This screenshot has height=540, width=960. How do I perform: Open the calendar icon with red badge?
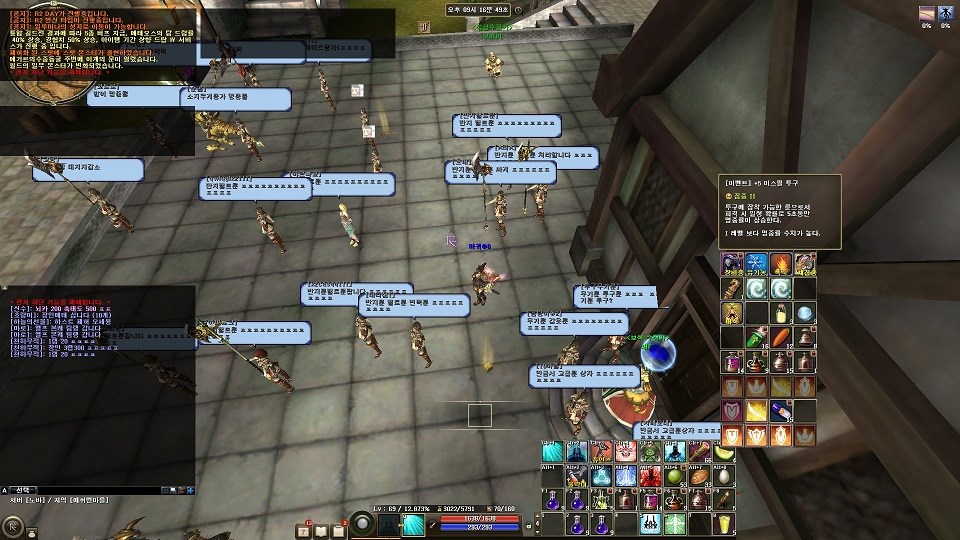tap(303, 529)
